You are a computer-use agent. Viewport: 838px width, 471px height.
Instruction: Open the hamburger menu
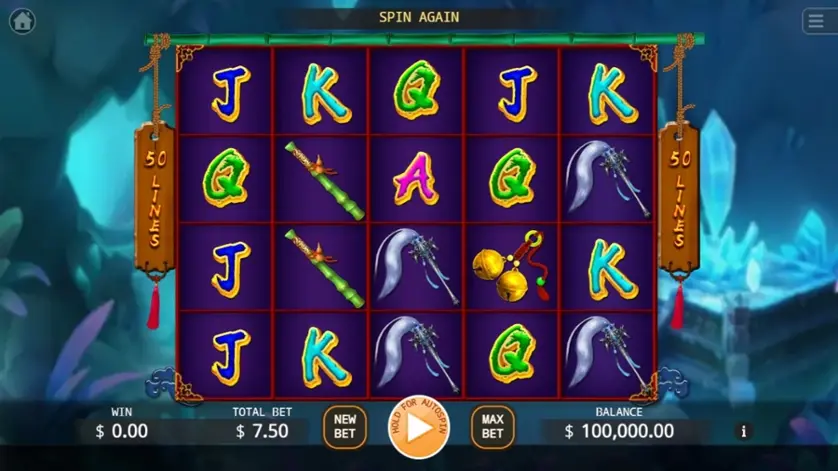pos(815,21)
